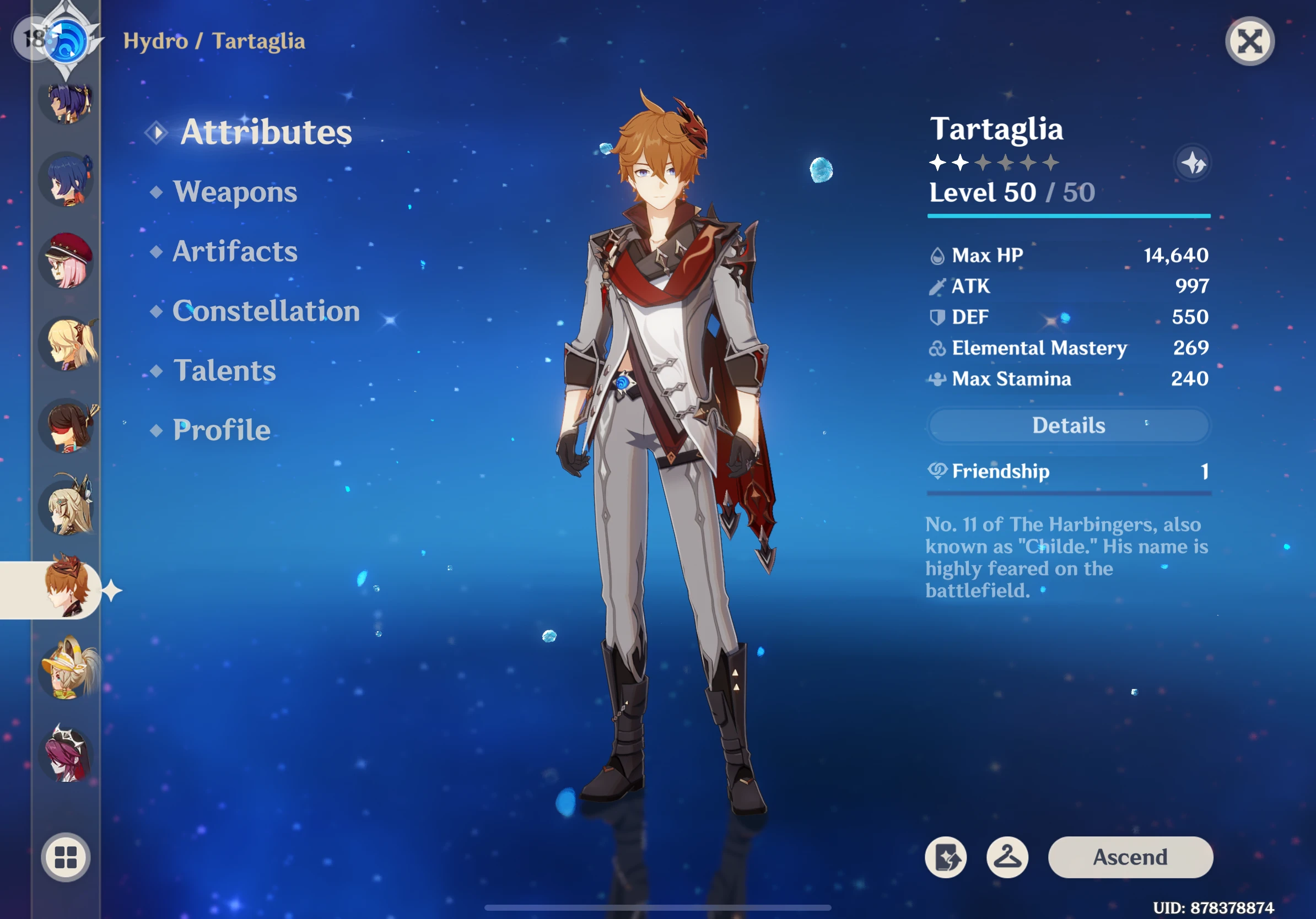The height and width of the screenshot is (919, 1316).
Task: Open the Constellation section
Action: pyautogui.click(x=266, y=312)
